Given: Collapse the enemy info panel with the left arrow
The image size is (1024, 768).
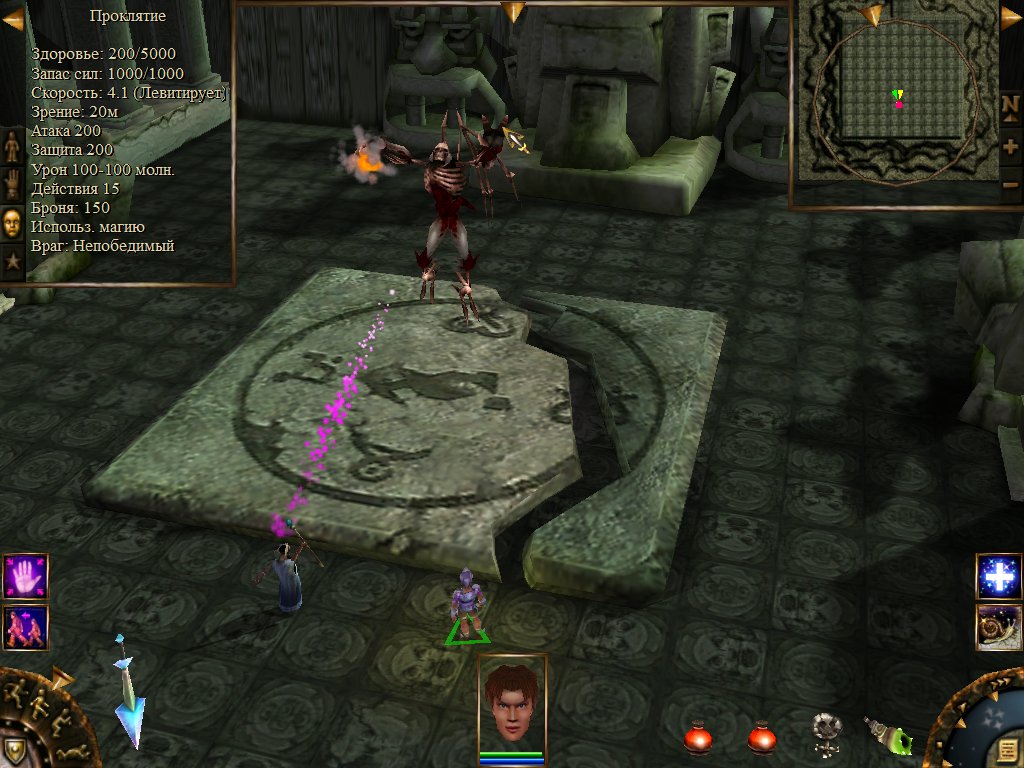Looking at the screenshot, I should (13, 18).
